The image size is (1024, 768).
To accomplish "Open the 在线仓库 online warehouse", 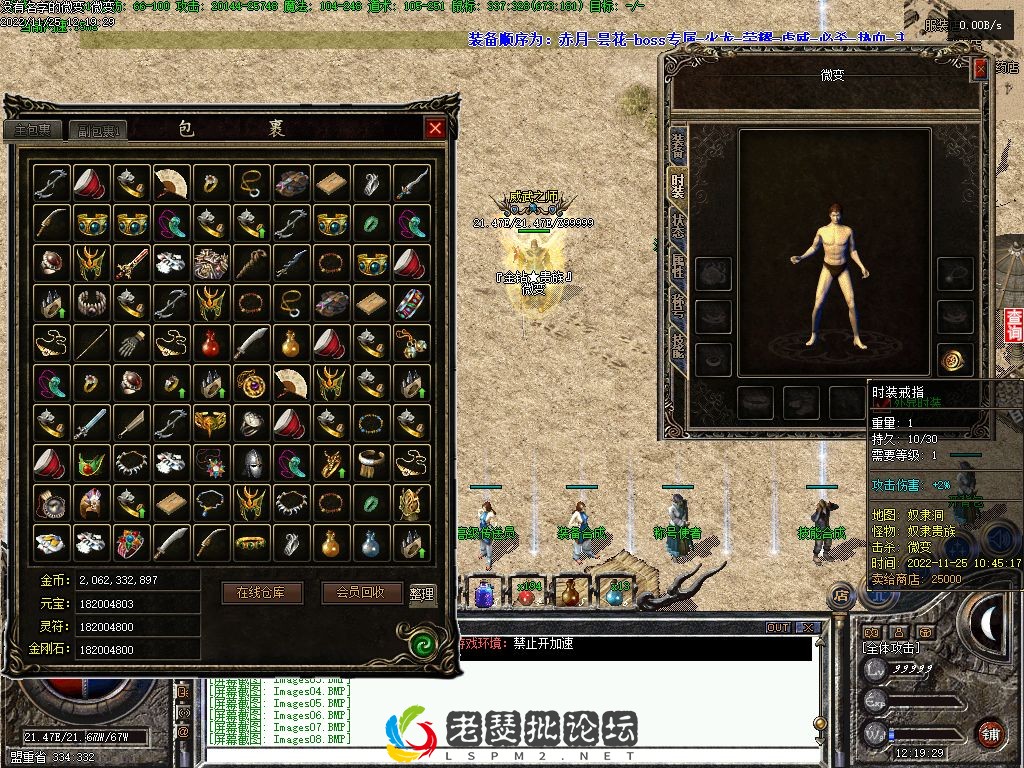I will click(261, 592).
